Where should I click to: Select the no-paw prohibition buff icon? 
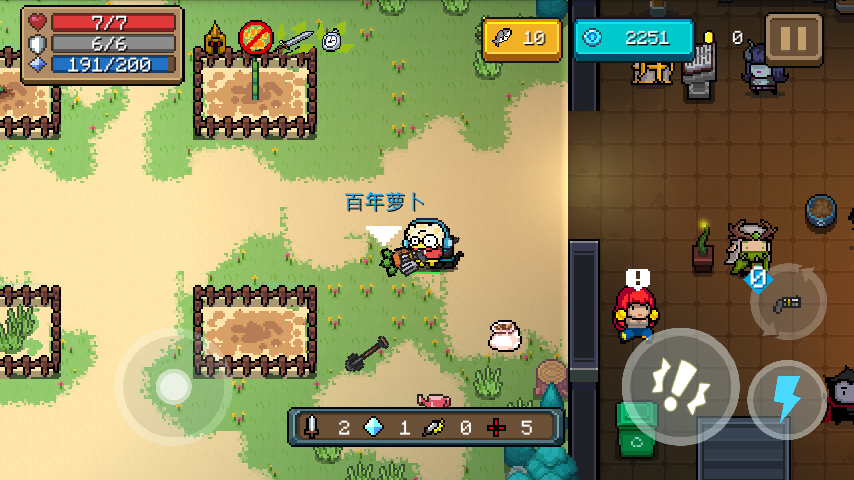pos(256,39)
